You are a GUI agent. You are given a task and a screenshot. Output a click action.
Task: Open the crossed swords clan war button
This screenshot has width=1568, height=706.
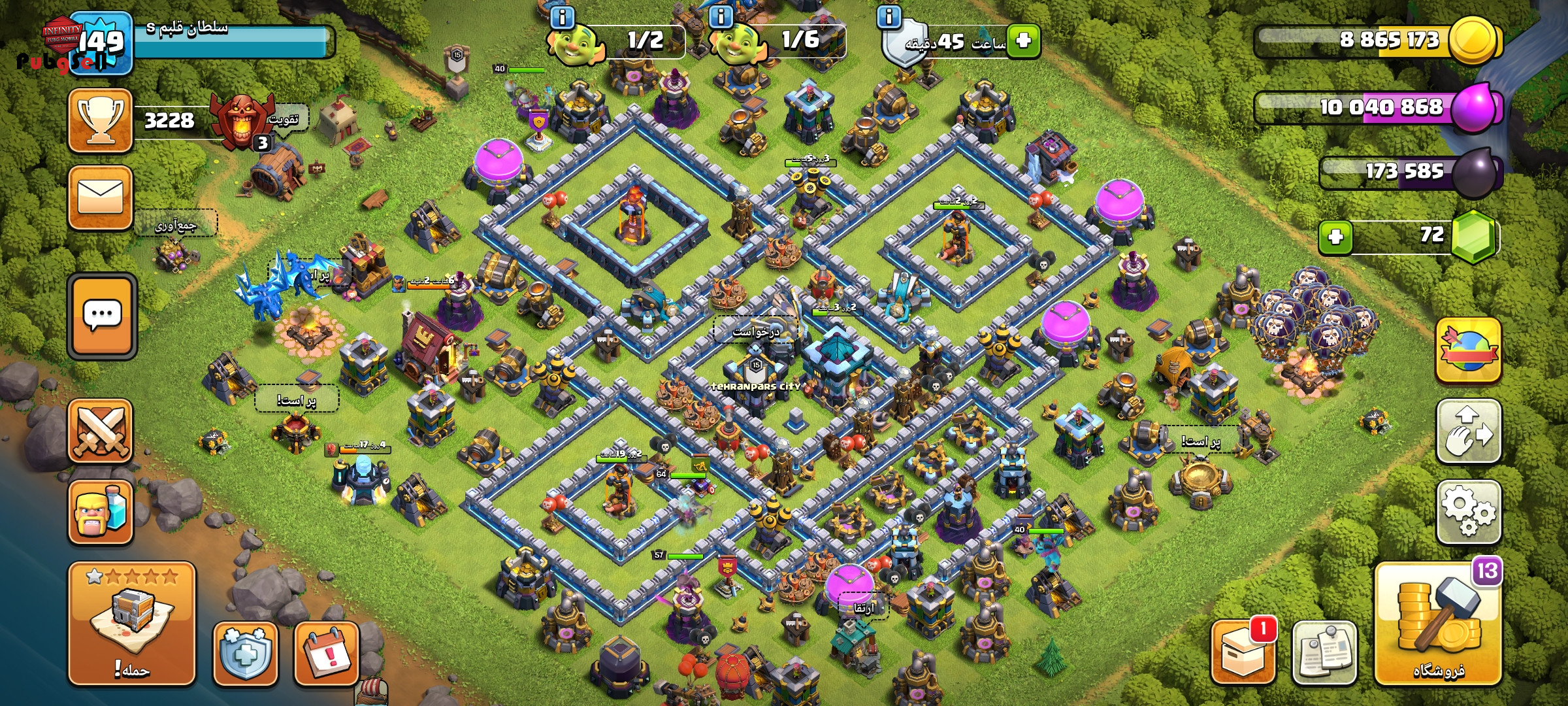101,431
